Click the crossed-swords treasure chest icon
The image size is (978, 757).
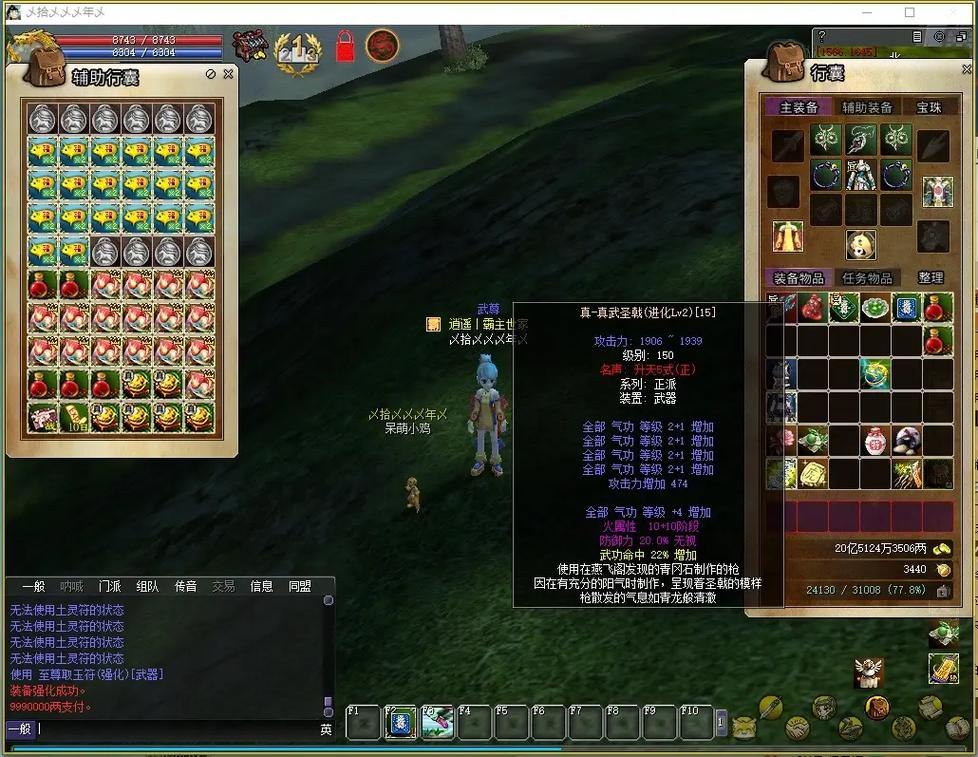tap(249, 46)
